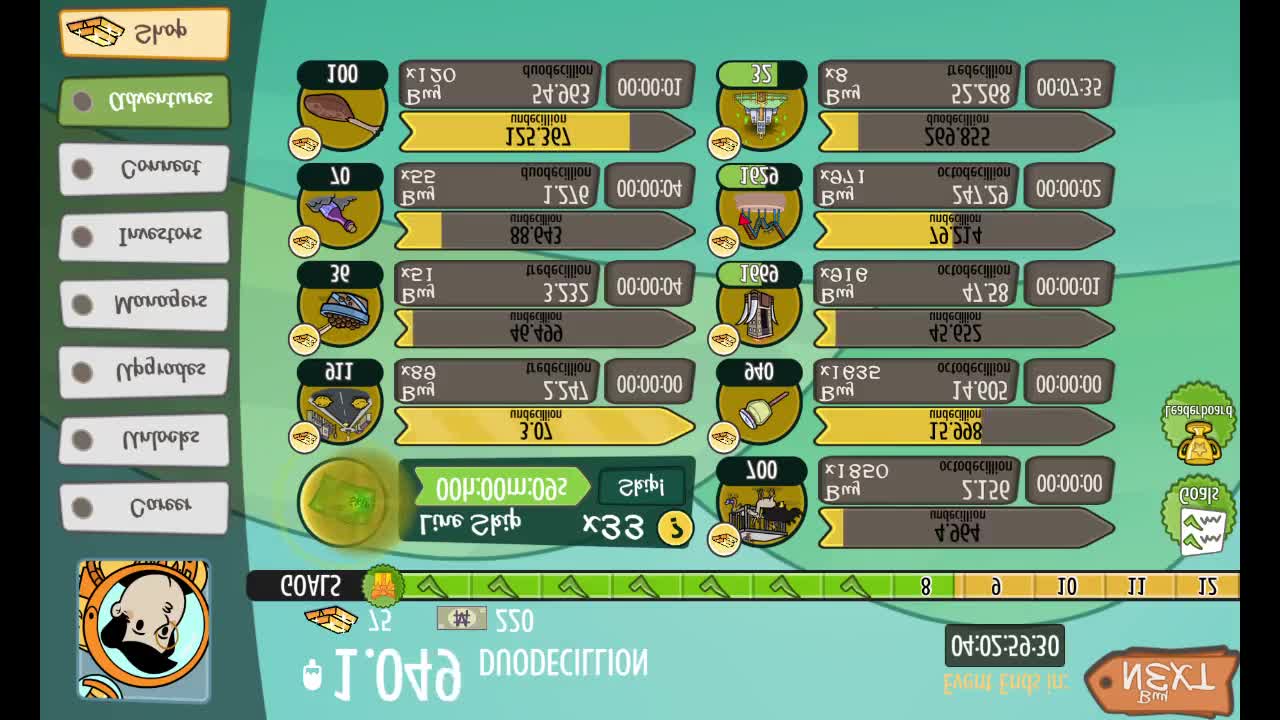Screen dimensions: 1280x720
Task: Open the Goals checklist badge
Action: [x=1198, y=517]
